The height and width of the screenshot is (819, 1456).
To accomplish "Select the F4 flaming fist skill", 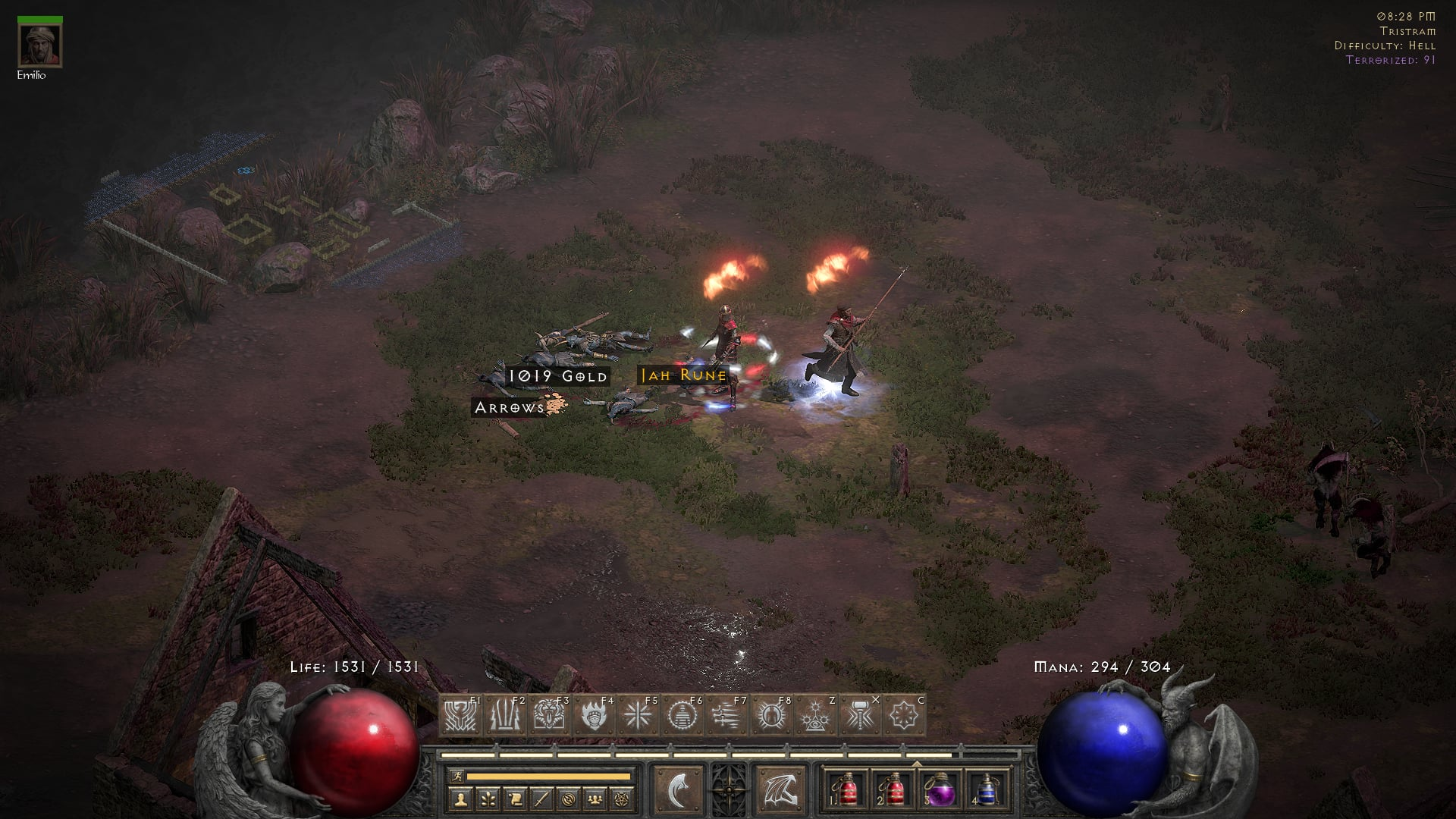I will 594,715.
